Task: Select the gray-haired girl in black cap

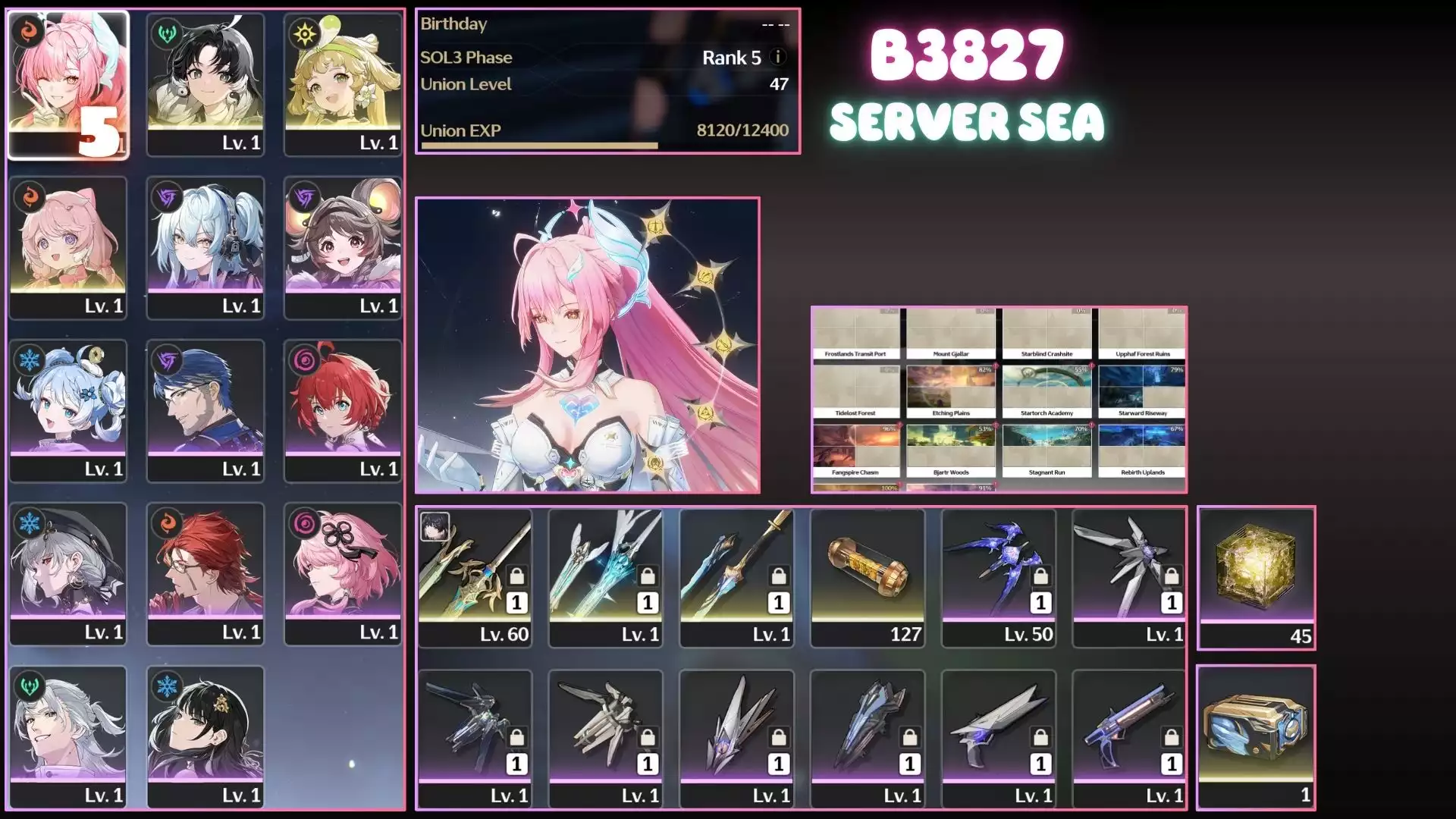Action: click(68, 573)
